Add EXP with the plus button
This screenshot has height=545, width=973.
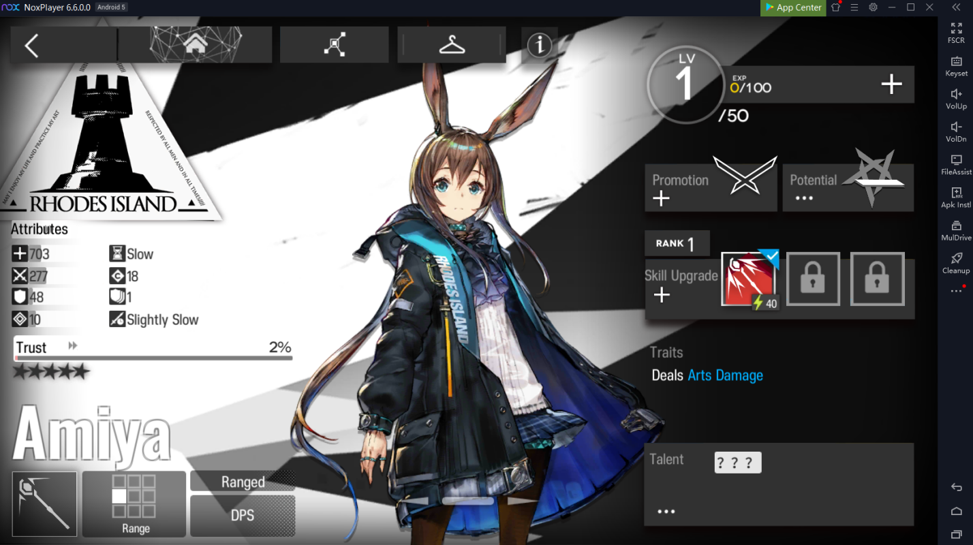tap(891, 85)
